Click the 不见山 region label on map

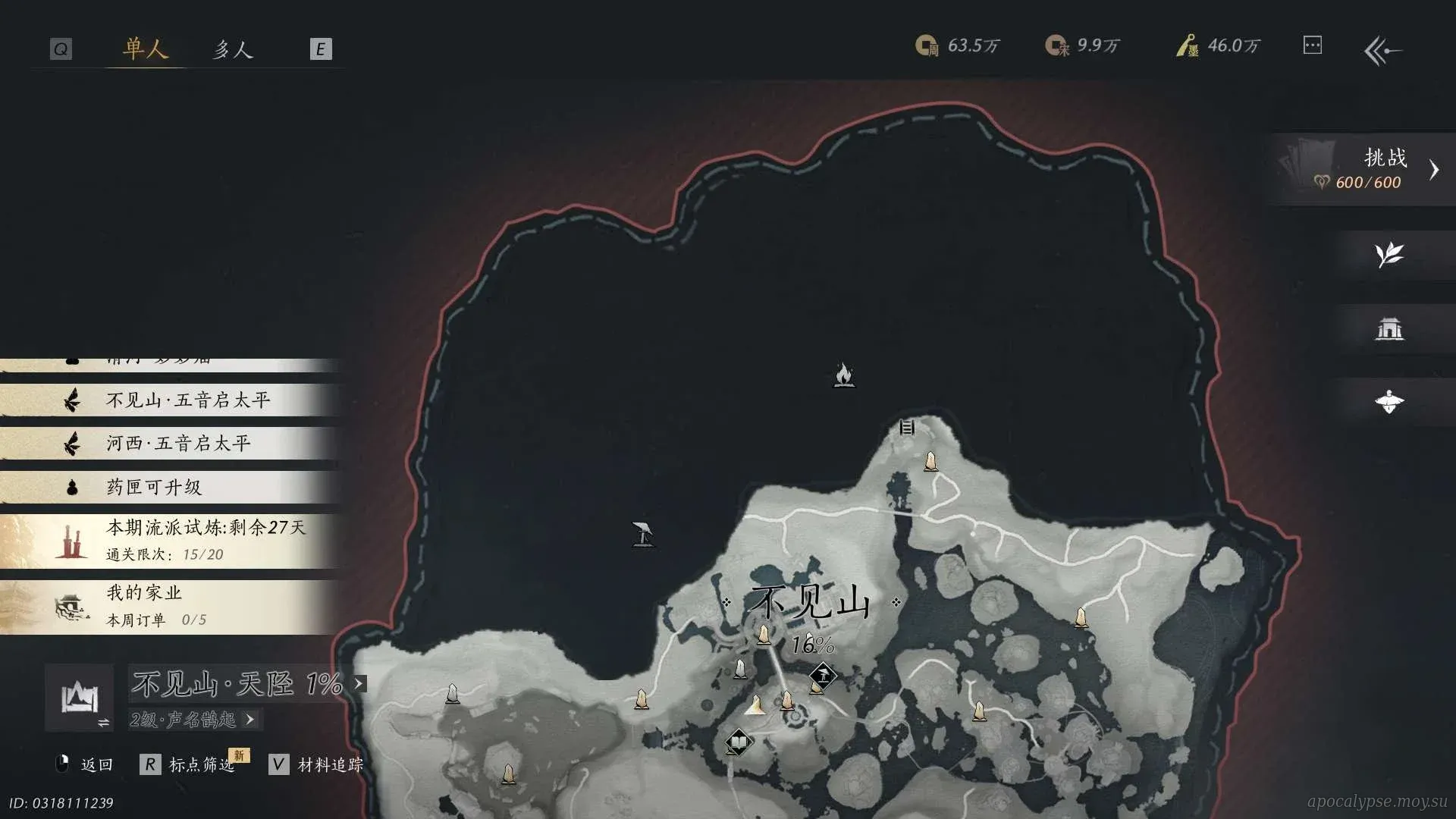point(808,604)
